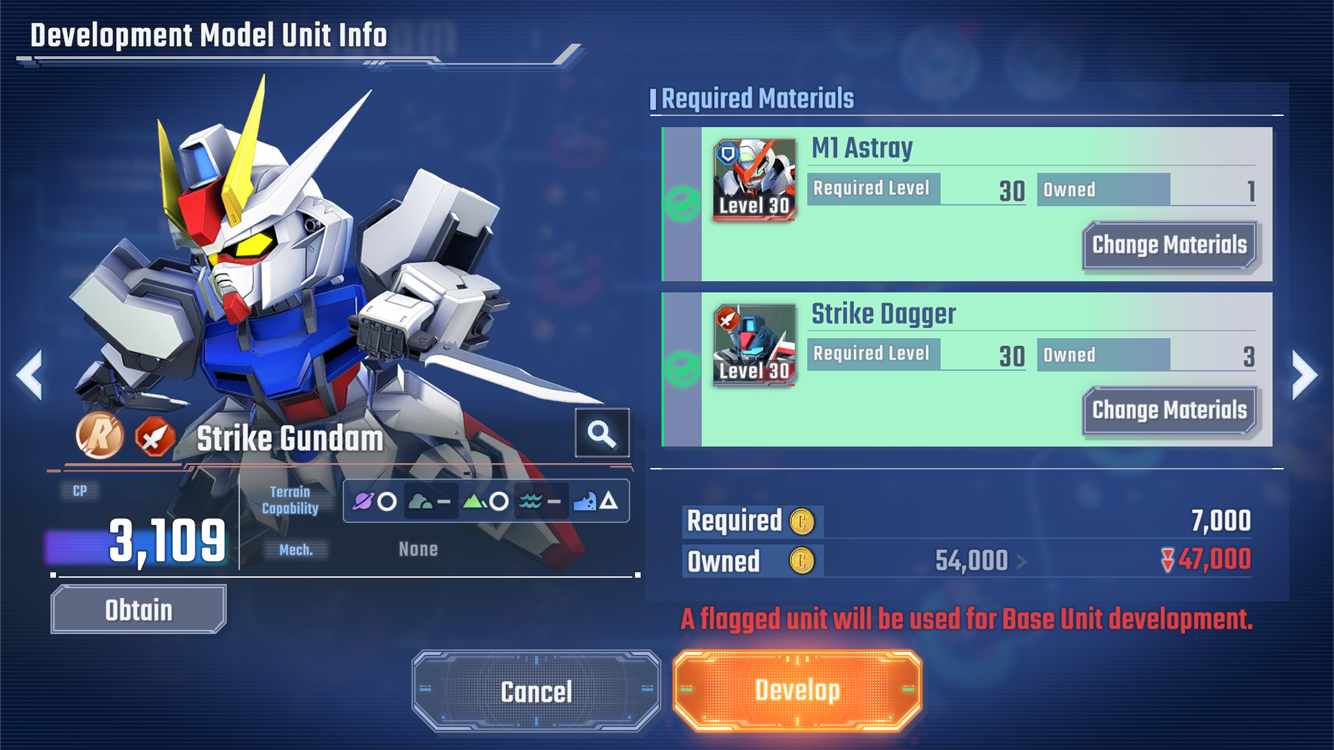Confirm development with the Develop button

(x=797, y=691)
